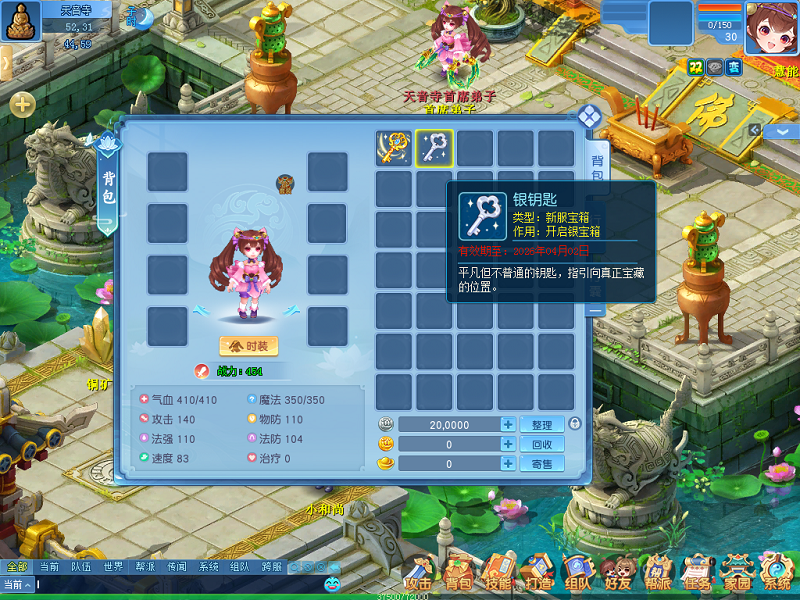Open the 技能 skills menu
The height and width of the screenshot is (600, 800).
[497, 574]
